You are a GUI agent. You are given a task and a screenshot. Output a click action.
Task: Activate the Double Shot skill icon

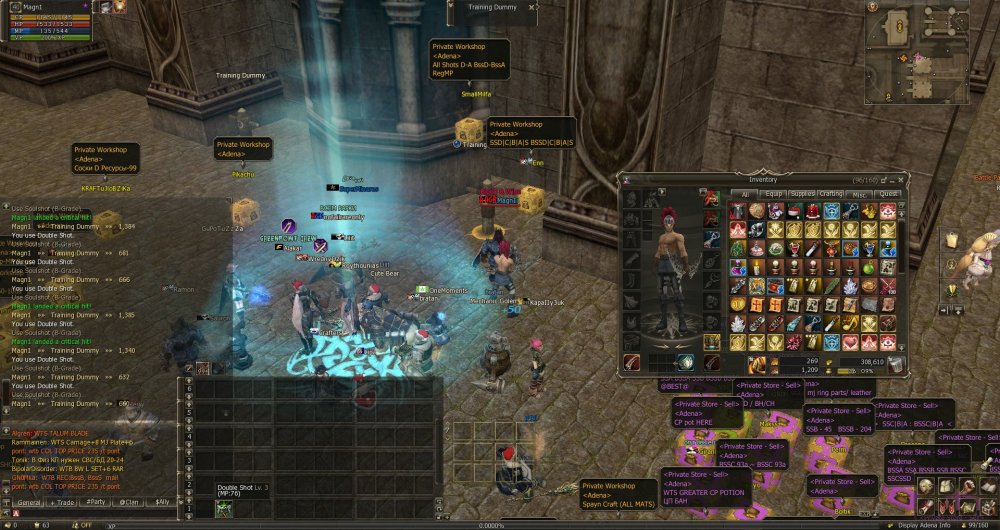tap(226, 509)
